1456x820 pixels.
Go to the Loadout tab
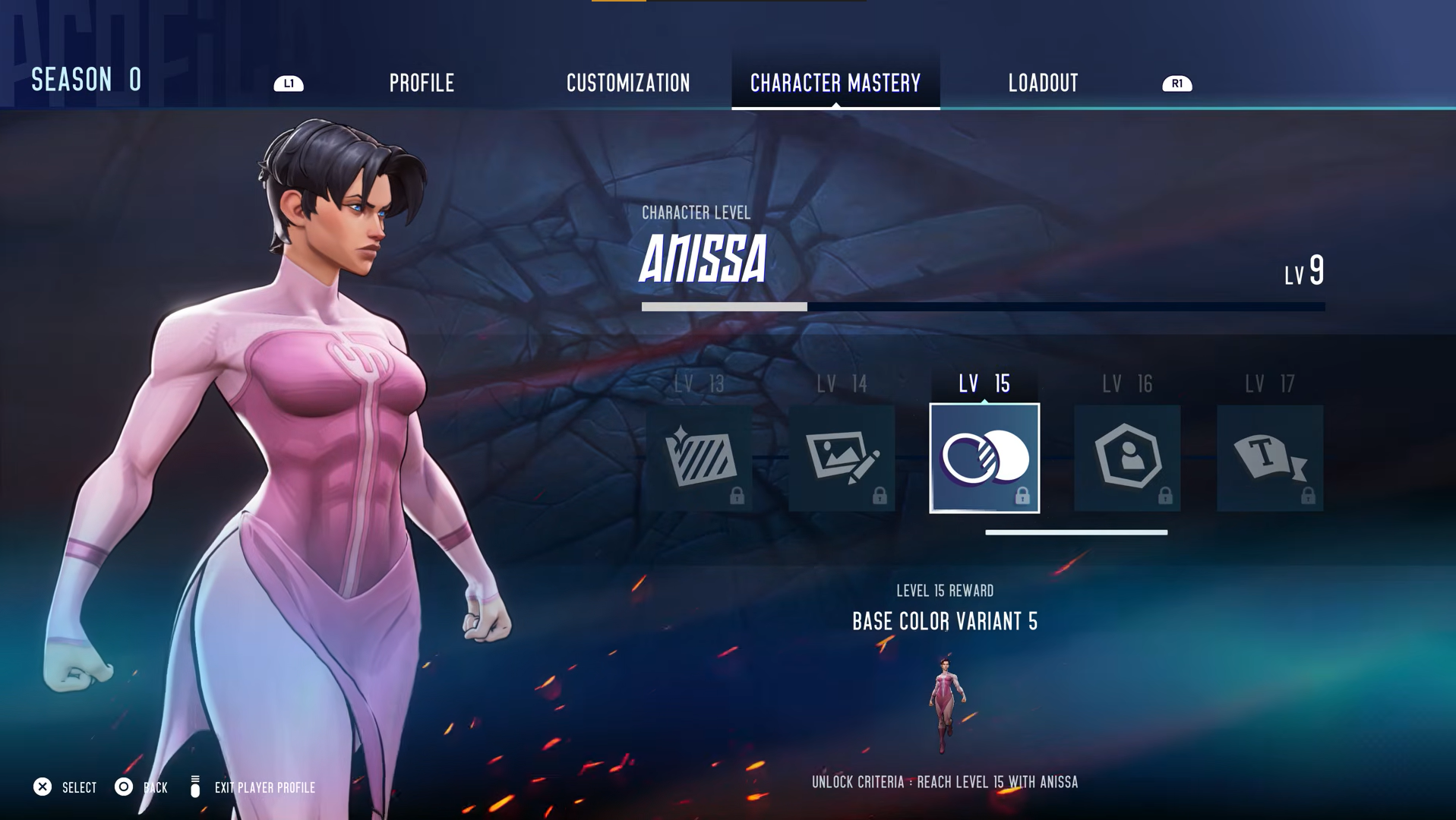[1043, 83]
